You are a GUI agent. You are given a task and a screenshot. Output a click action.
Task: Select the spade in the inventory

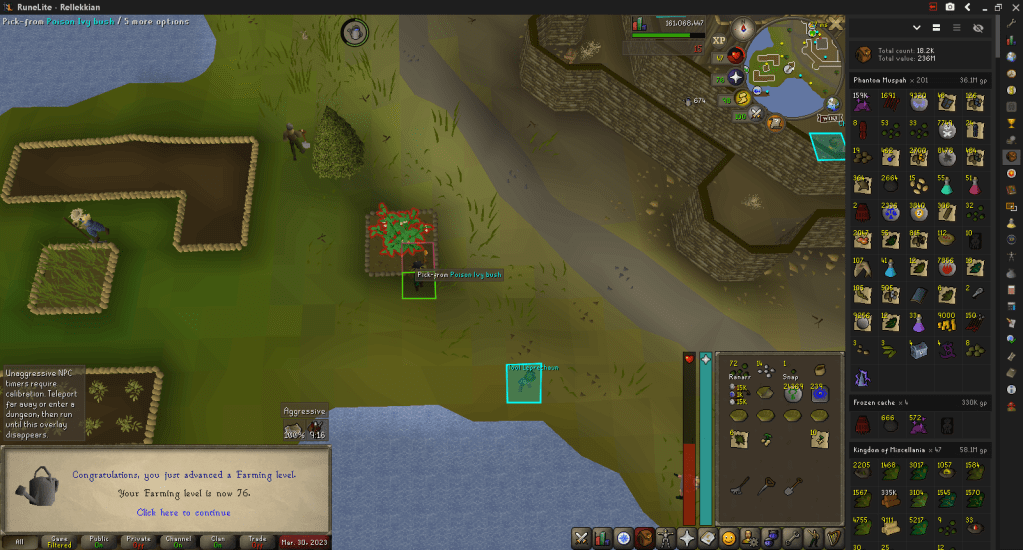[x=793, y=487]
